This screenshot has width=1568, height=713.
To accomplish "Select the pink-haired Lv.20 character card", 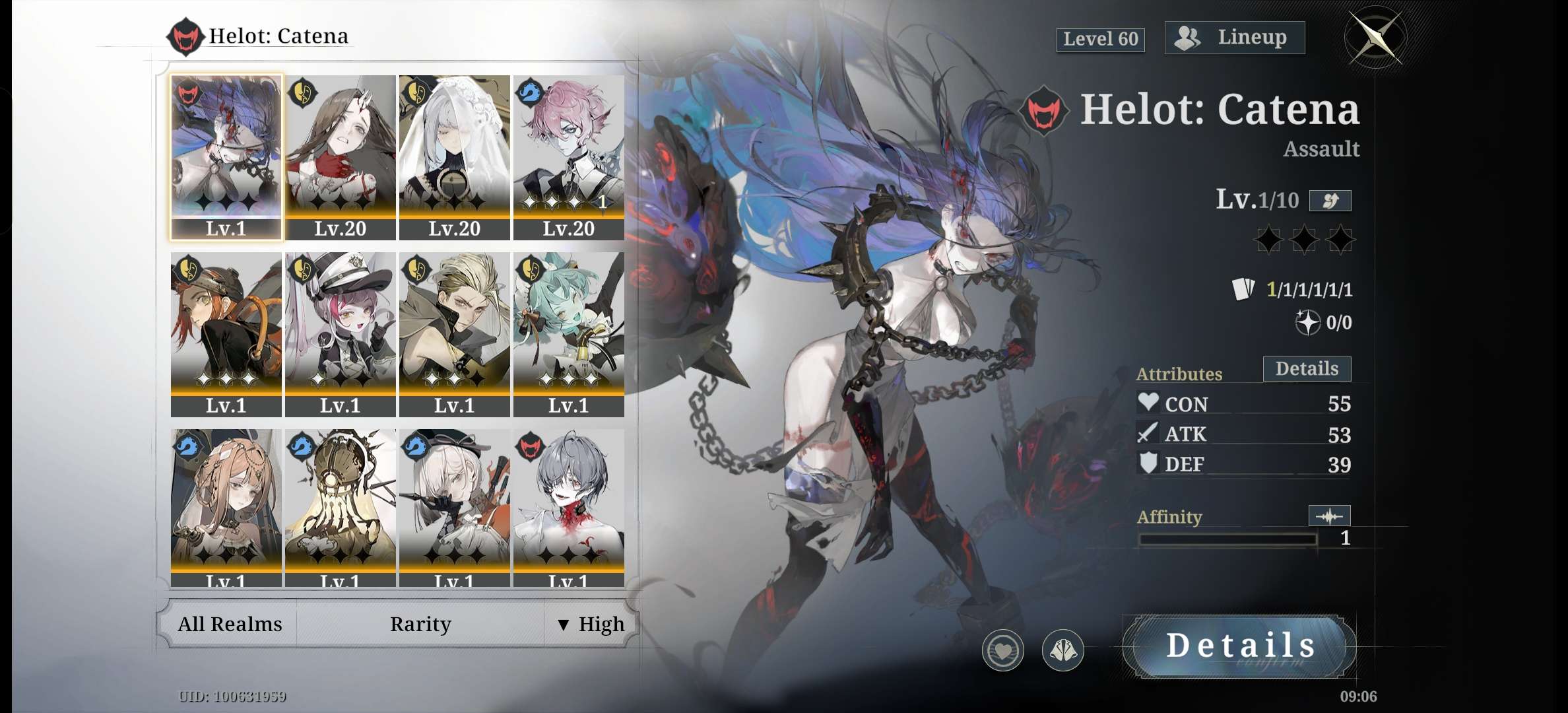I will tap(569, 156).
